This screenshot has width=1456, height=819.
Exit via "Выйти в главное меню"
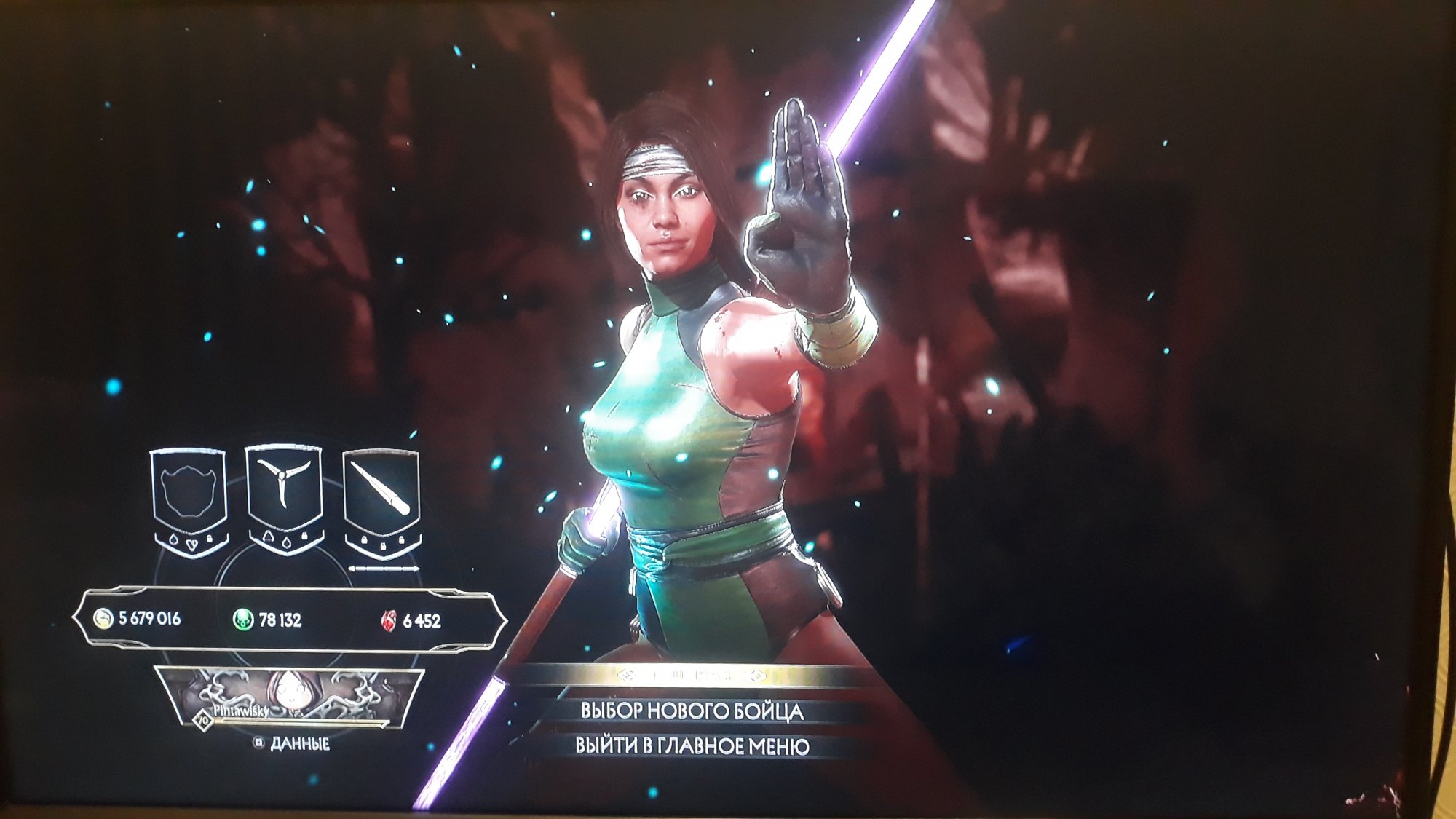(692, 746)
